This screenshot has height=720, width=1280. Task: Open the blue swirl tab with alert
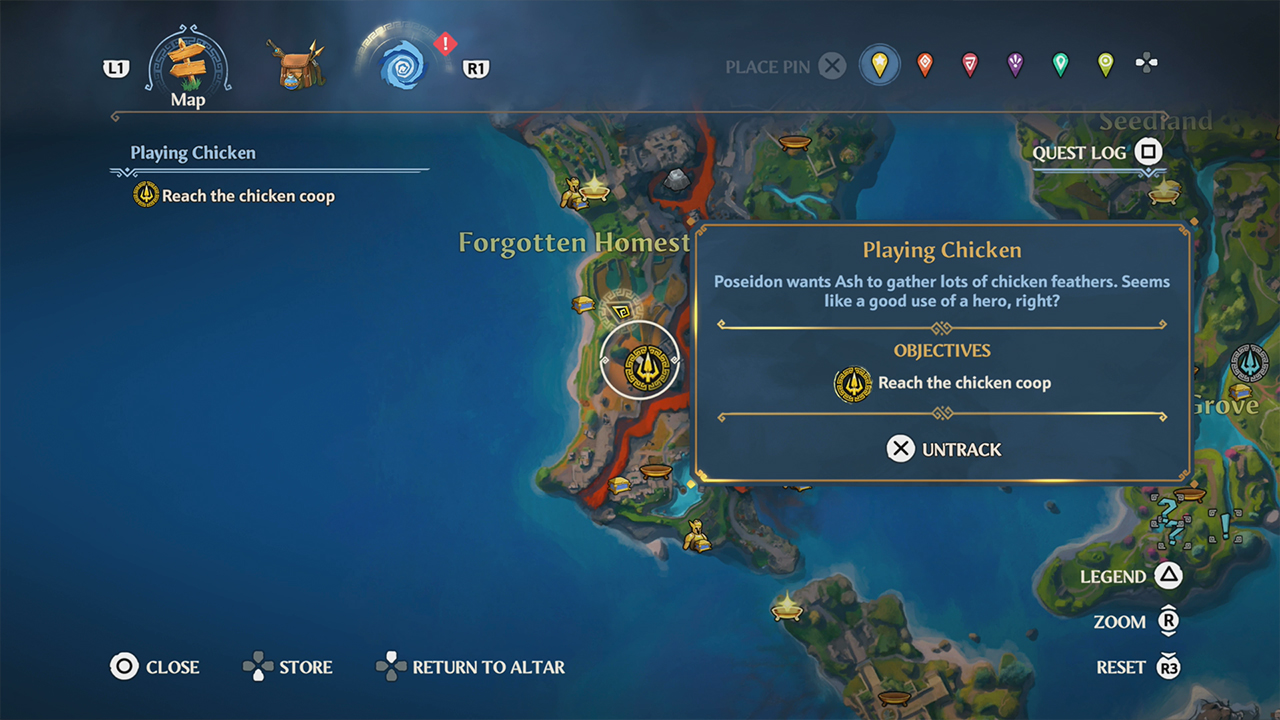click(407, 63)
